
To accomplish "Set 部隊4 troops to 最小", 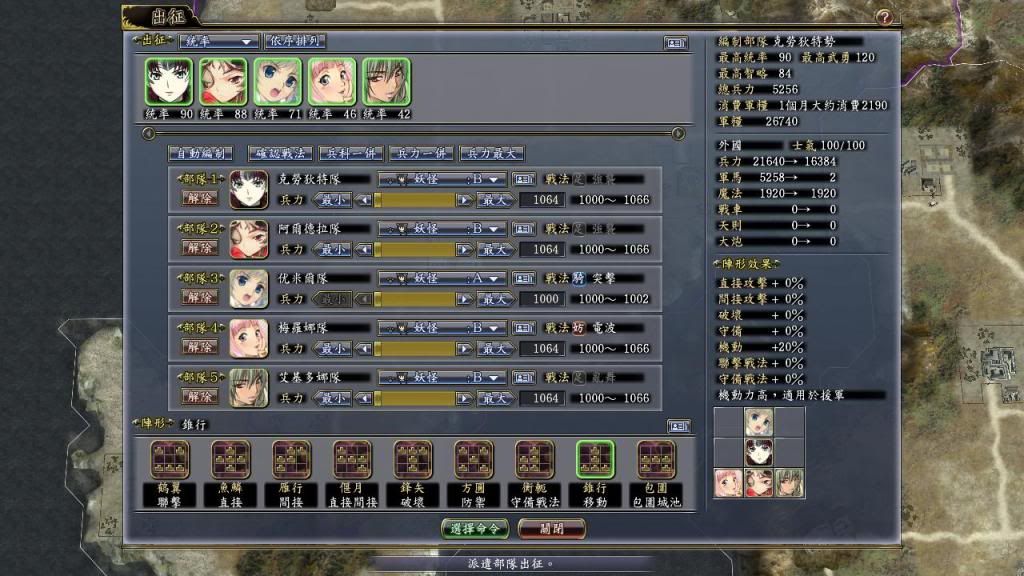I will point(334,348).
